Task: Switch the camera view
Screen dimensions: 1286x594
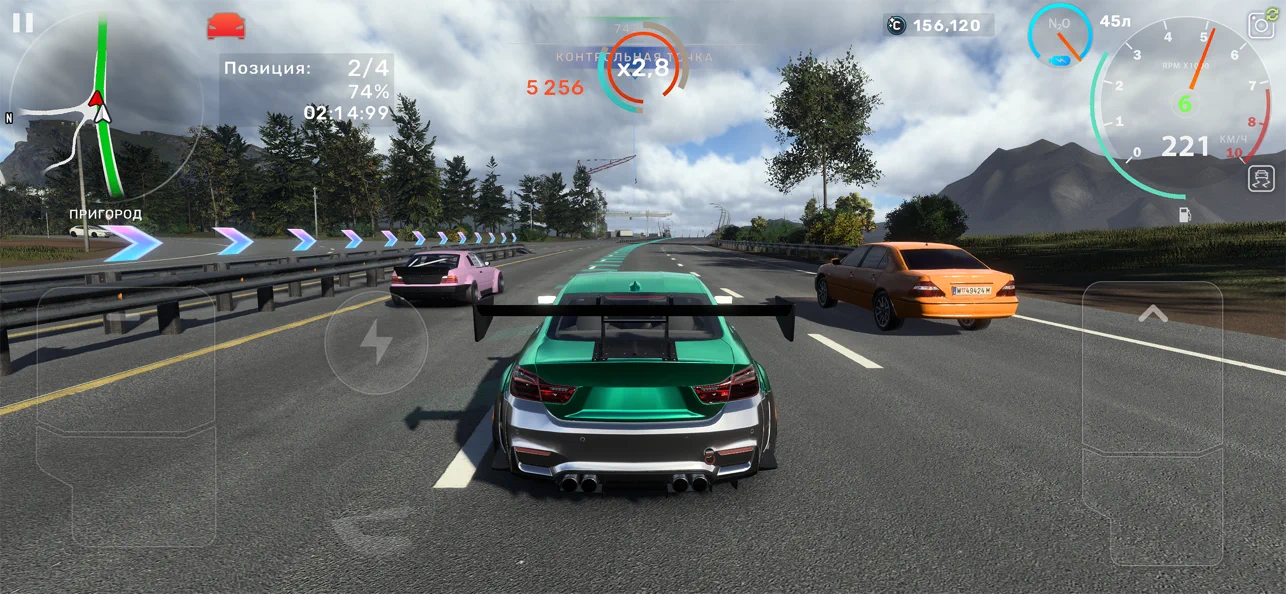Action: tap(1261, 24)
